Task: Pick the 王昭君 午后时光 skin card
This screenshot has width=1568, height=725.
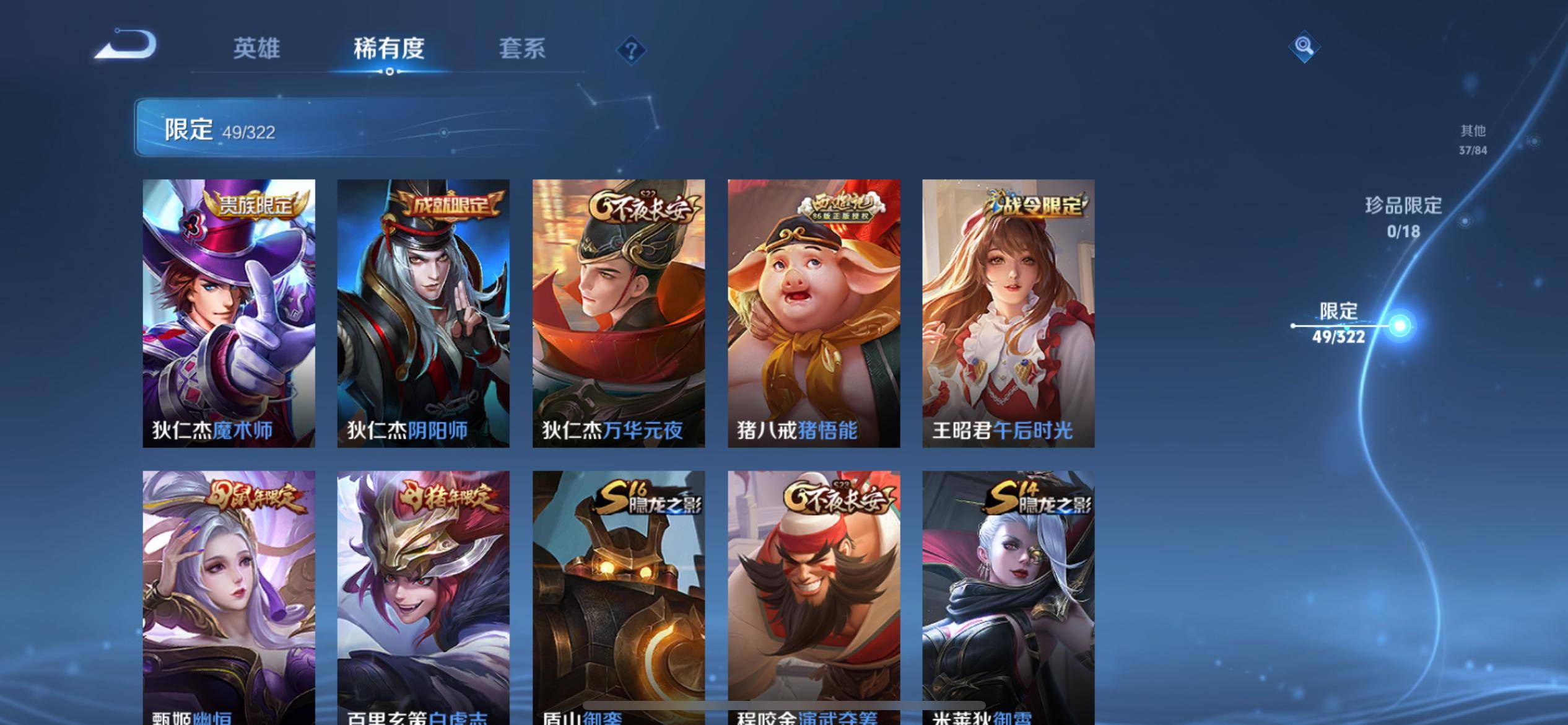Action: coord(1008,313)
